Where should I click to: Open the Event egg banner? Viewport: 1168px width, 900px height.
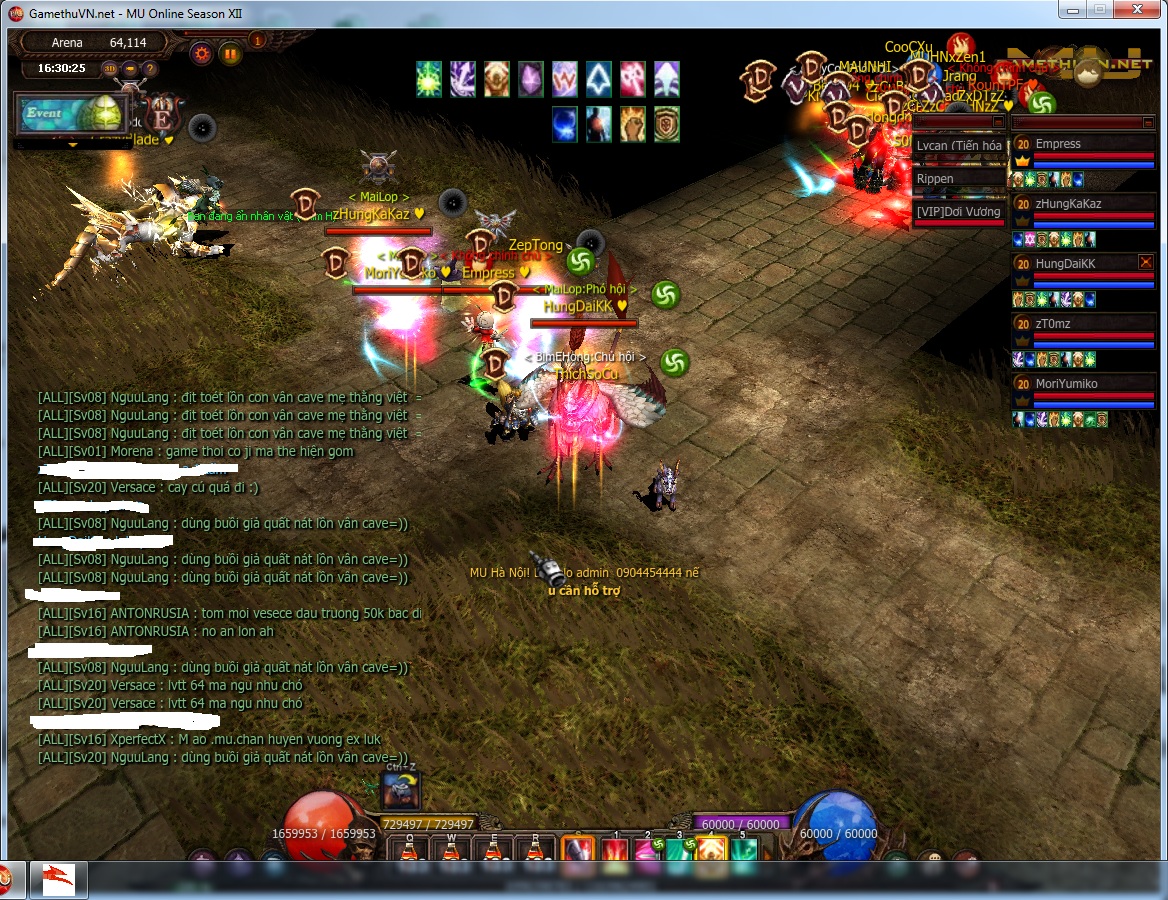tap(66, 114)
